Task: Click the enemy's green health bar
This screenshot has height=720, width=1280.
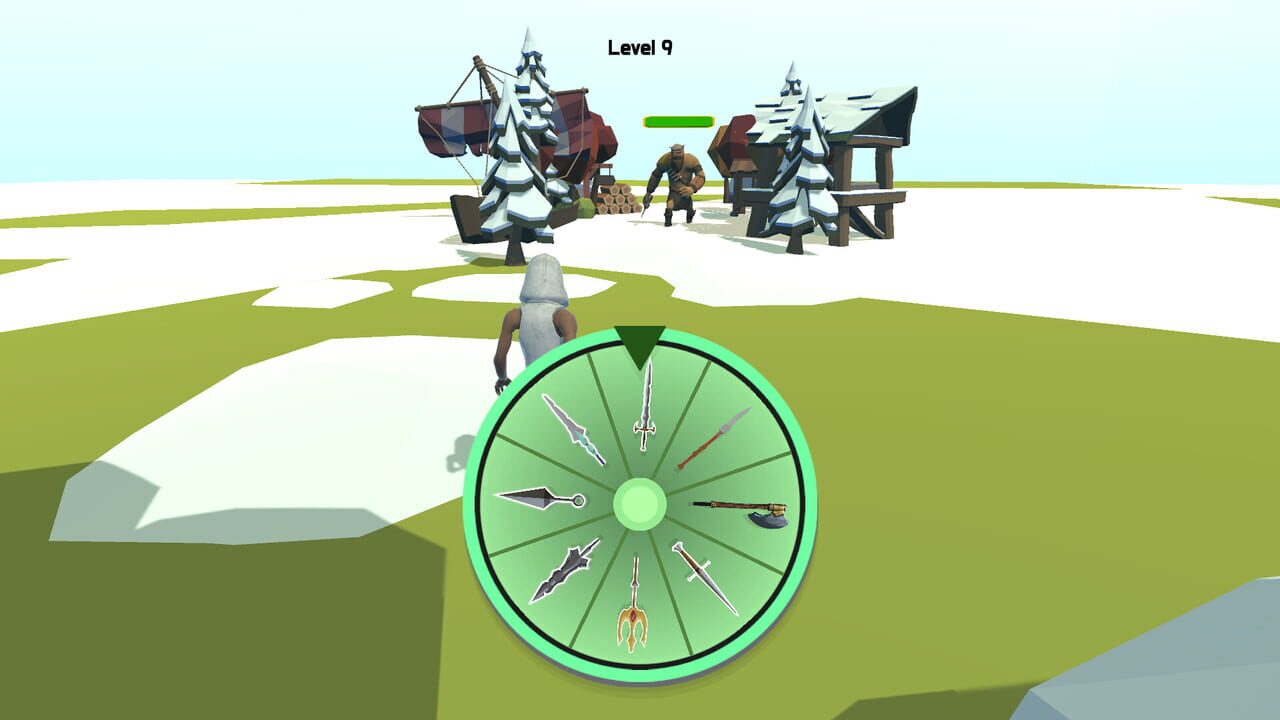Action: (x=677, y=119)
